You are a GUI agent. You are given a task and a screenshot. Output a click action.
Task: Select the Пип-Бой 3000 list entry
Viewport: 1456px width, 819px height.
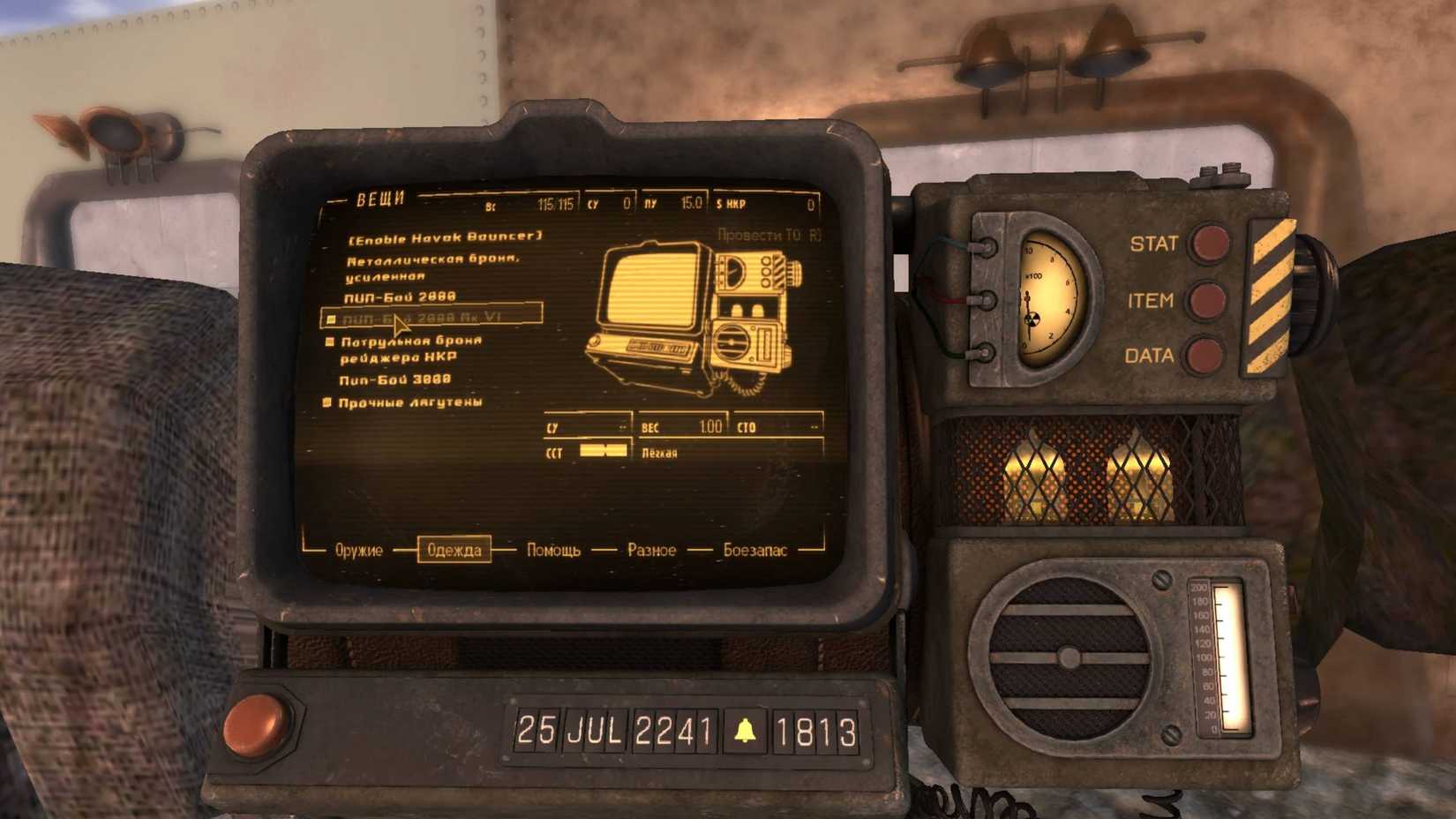coord(394,378)
